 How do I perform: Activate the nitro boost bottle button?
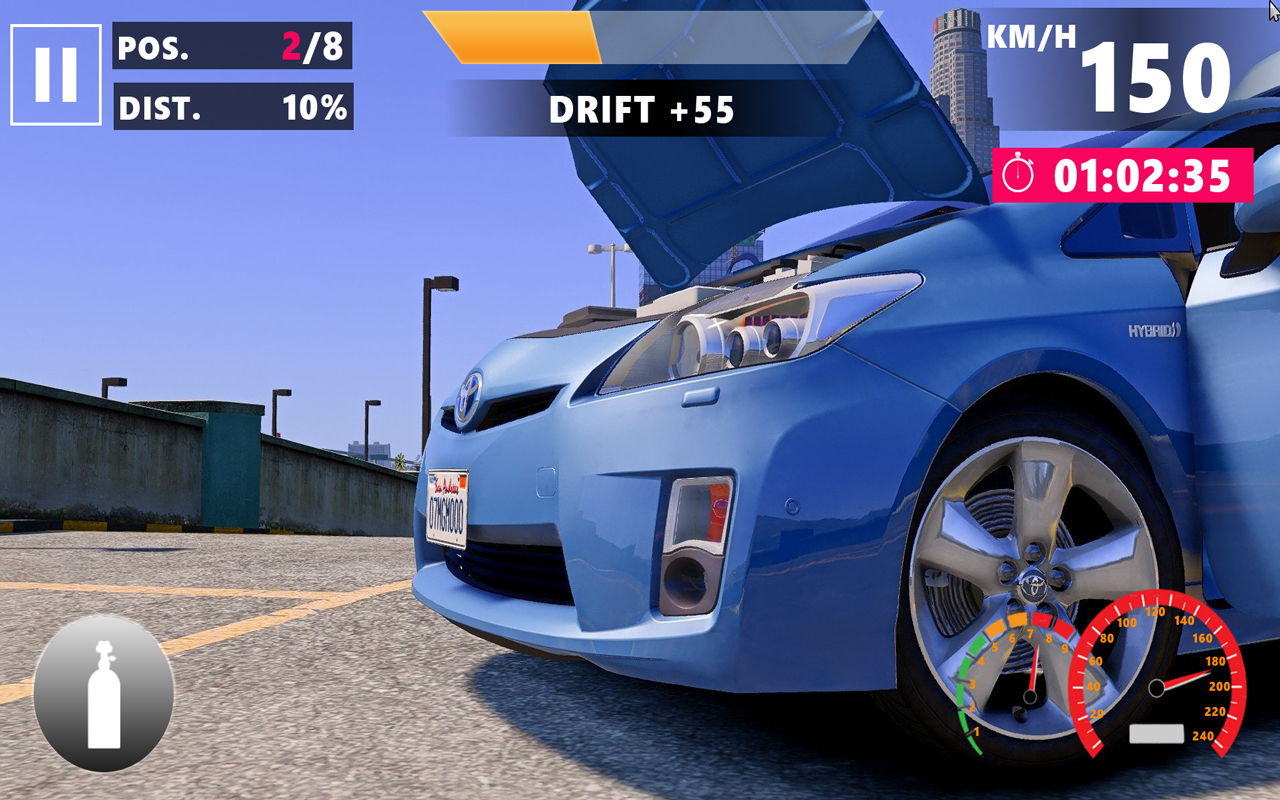click(104, 694)
